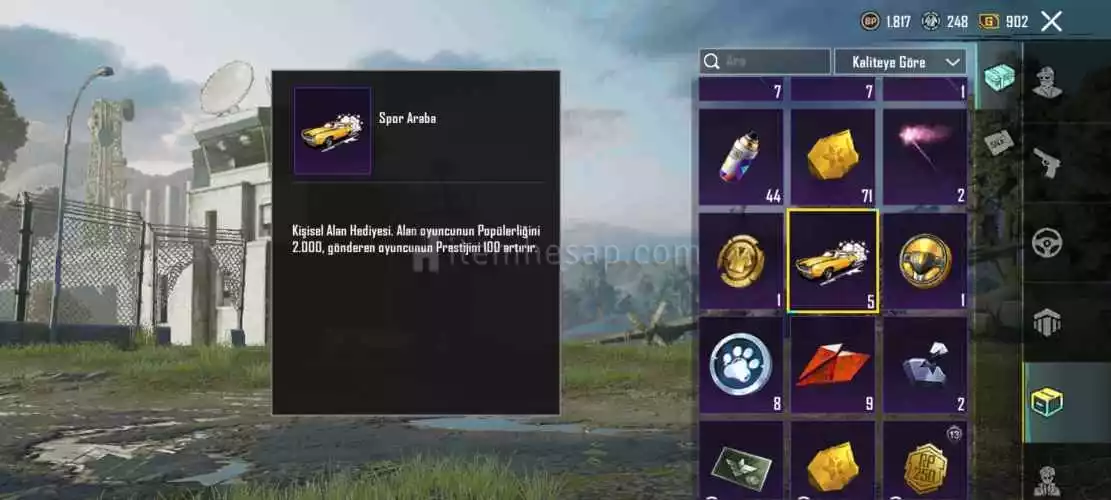
Task: Pick the gold steering wheel token slot
Action: click(x=925, y=261)
